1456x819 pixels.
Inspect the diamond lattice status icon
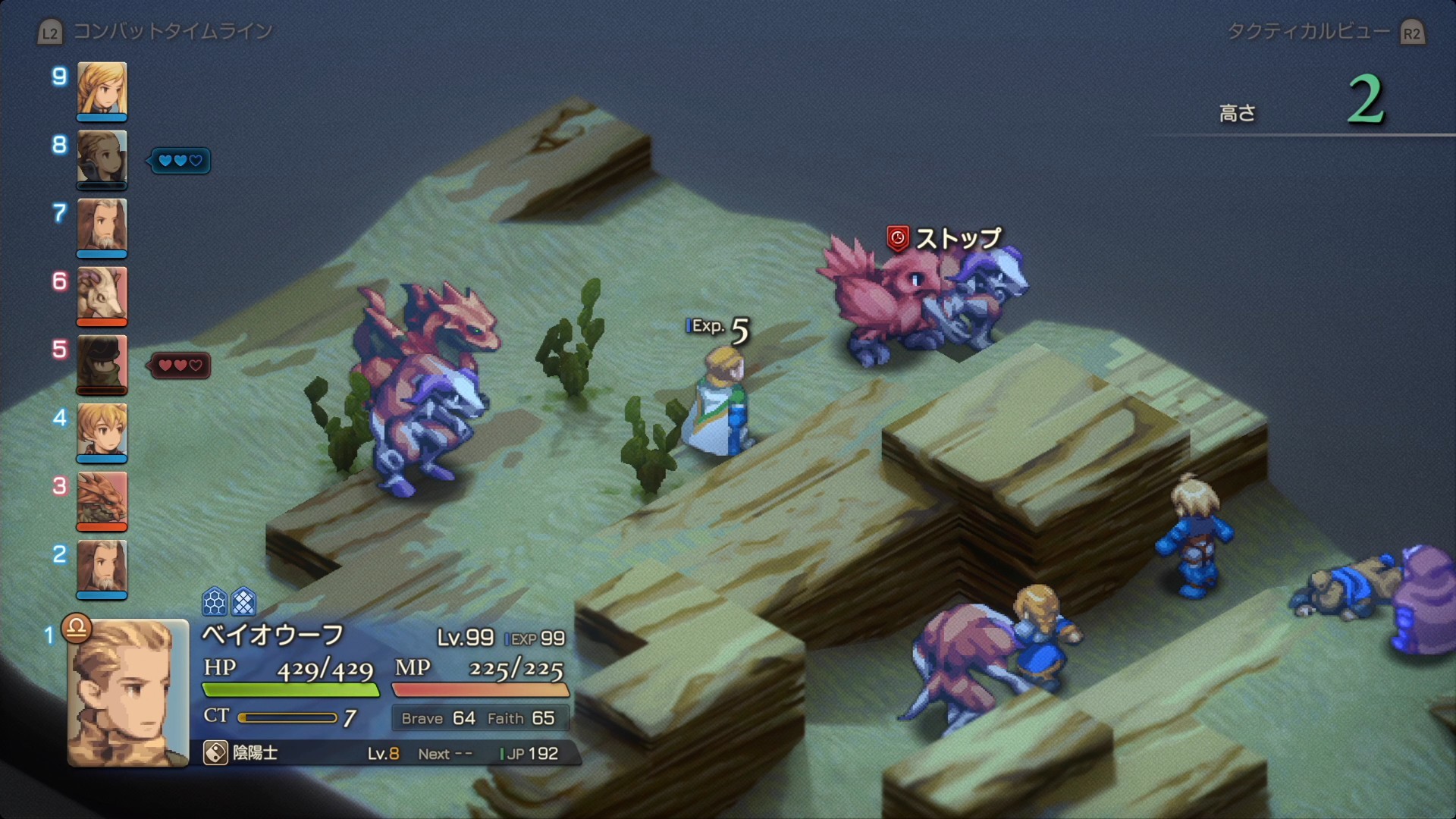tap(243, 602)
